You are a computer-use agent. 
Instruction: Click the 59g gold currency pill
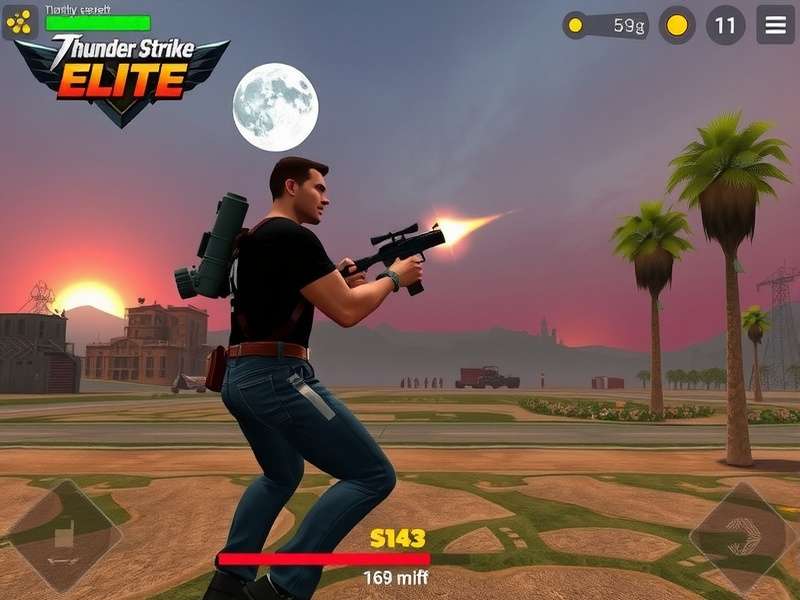pos(606,25)
